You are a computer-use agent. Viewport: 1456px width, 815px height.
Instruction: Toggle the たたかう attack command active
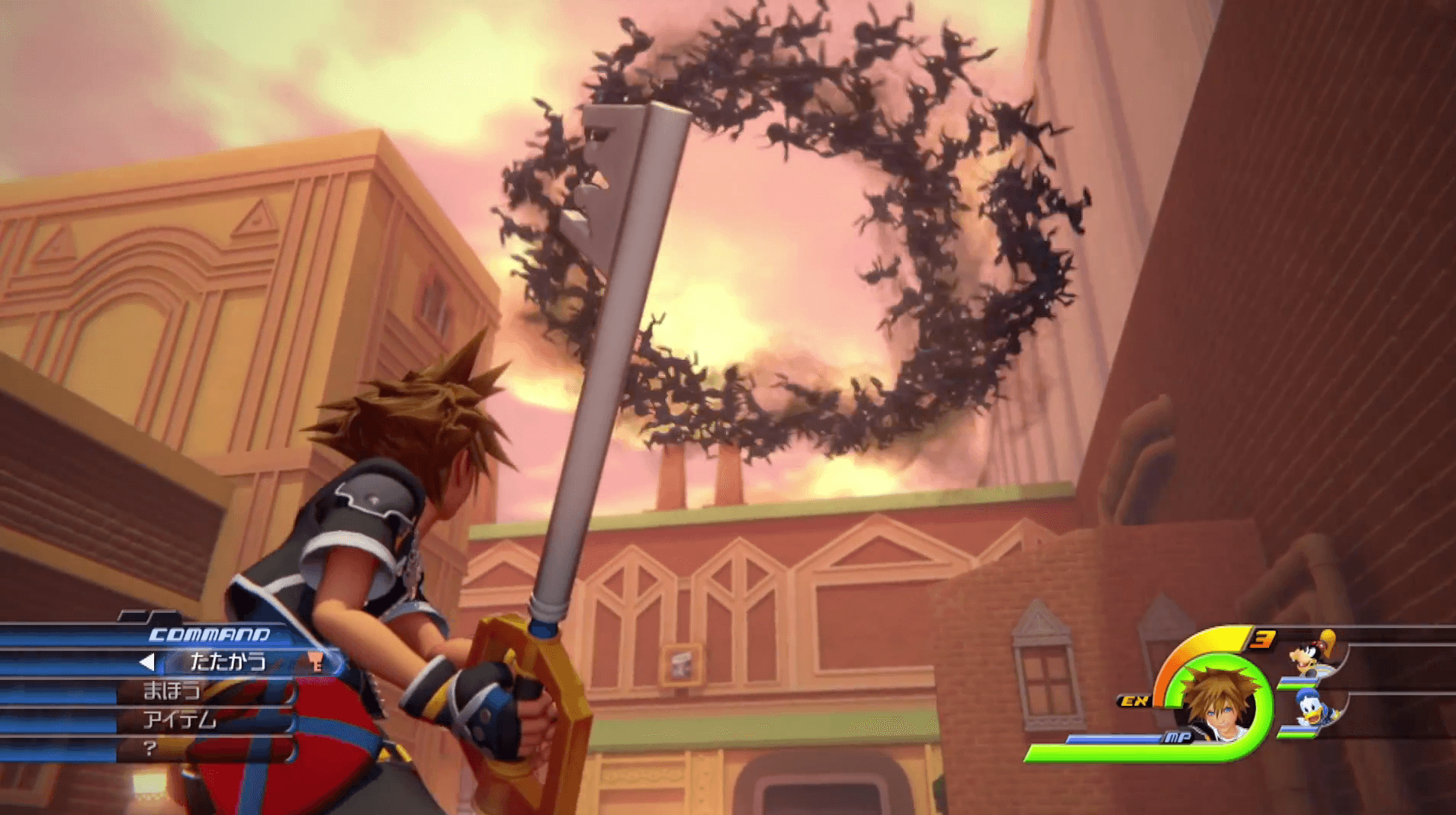click(228, 661)
